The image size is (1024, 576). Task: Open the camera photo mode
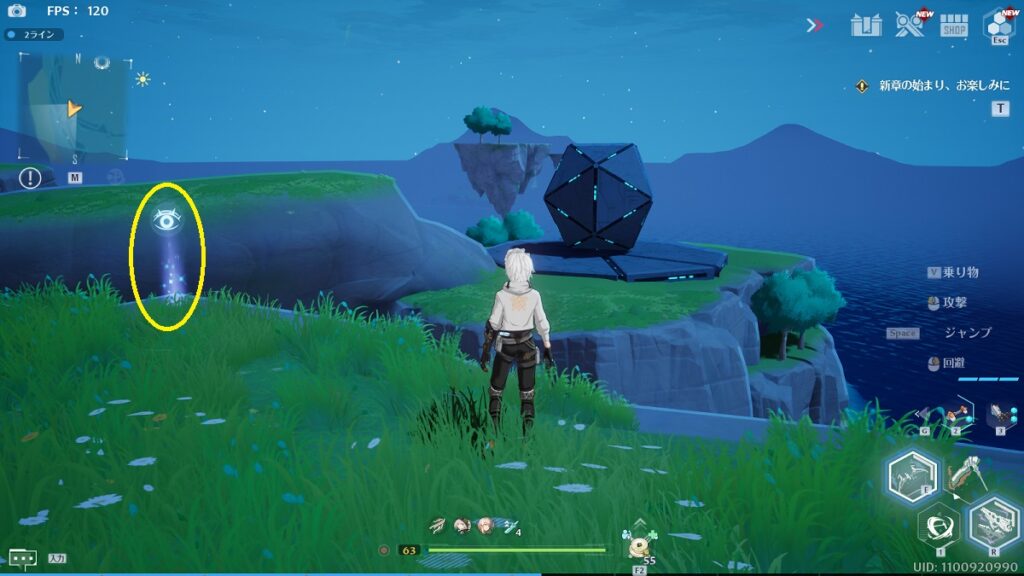[x=17, y=10]
